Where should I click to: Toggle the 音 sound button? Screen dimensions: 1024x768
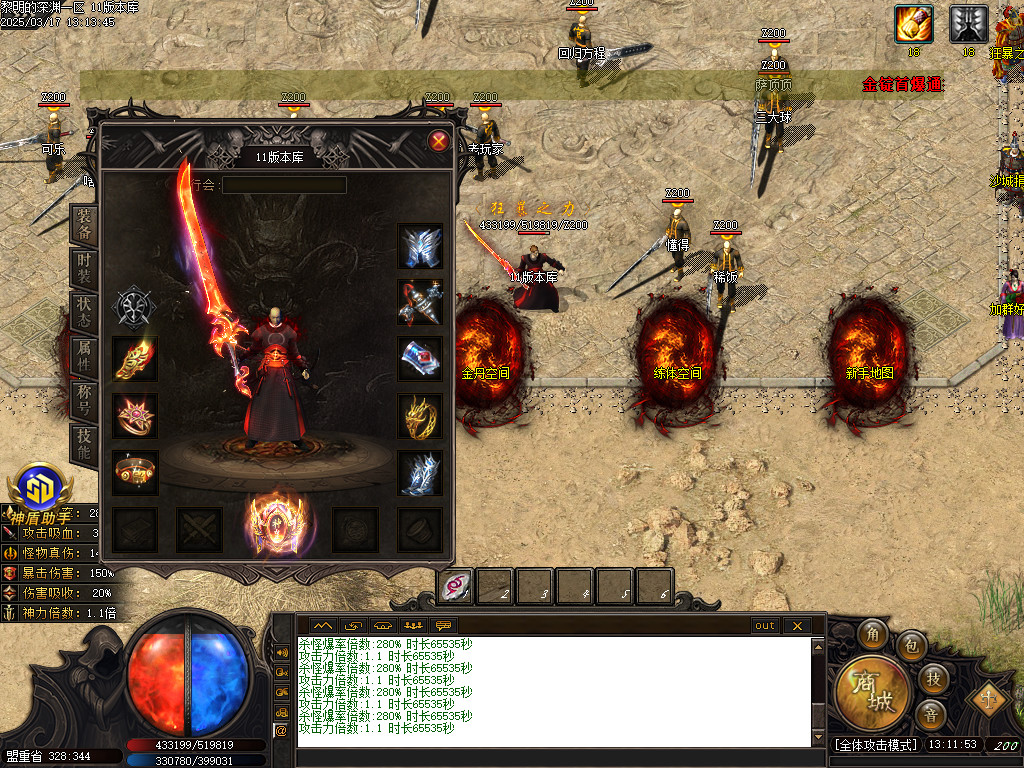click(932, 713)
